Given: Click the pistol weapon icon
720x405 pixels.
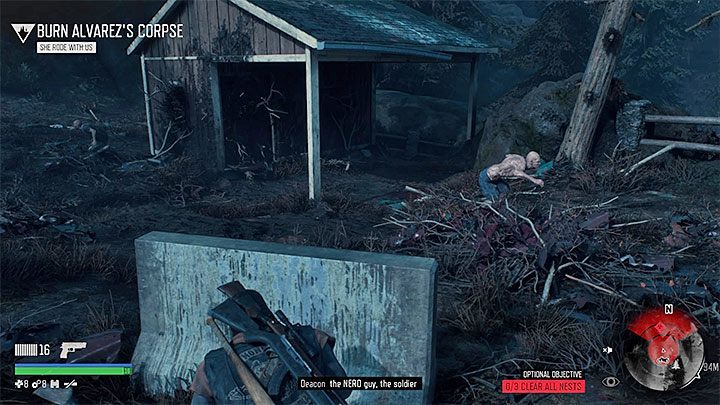Looking at the screenshot, I should 74,350.
